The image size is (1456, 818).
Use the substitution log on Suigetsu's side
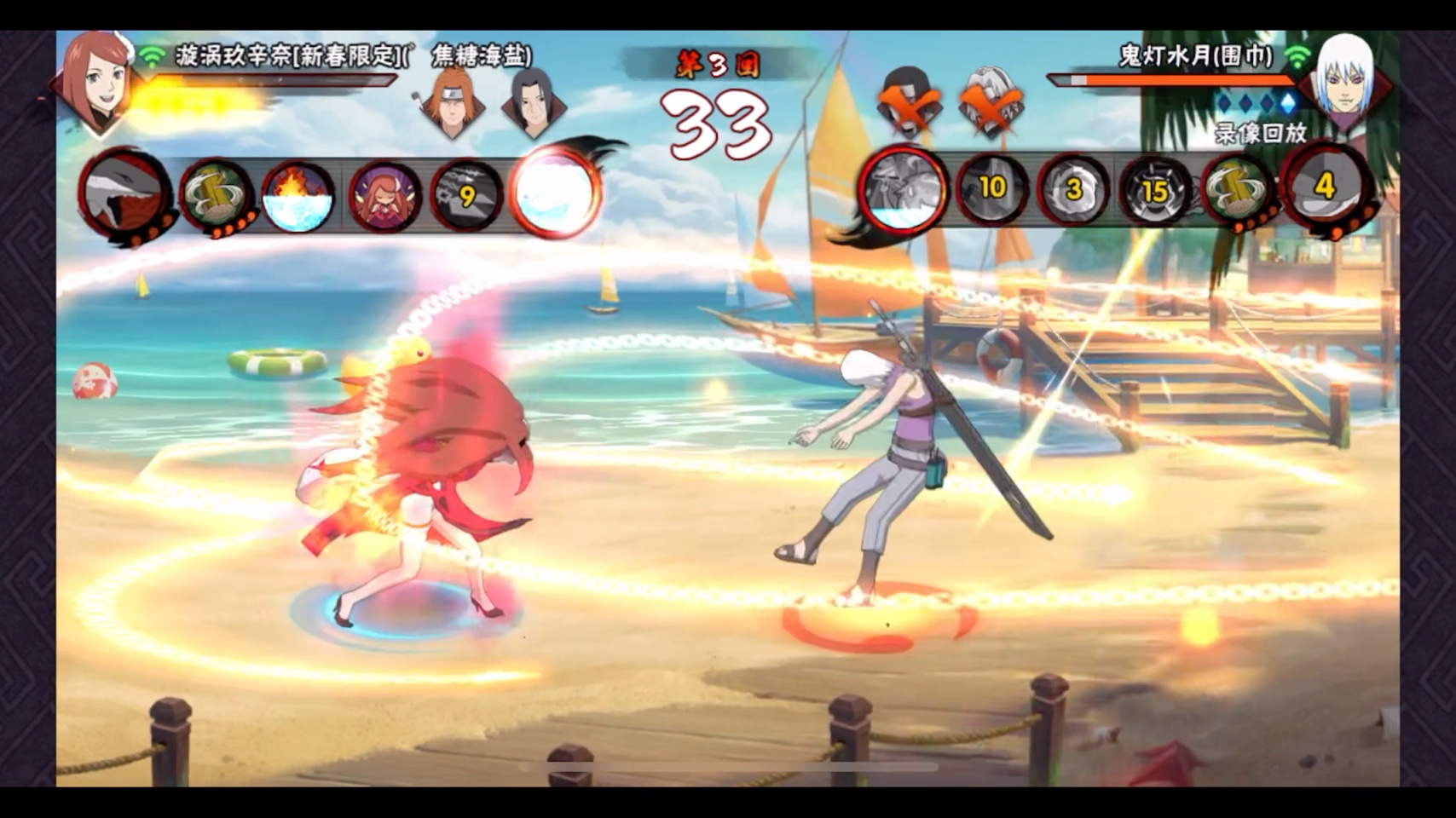tap(1238, 191)
